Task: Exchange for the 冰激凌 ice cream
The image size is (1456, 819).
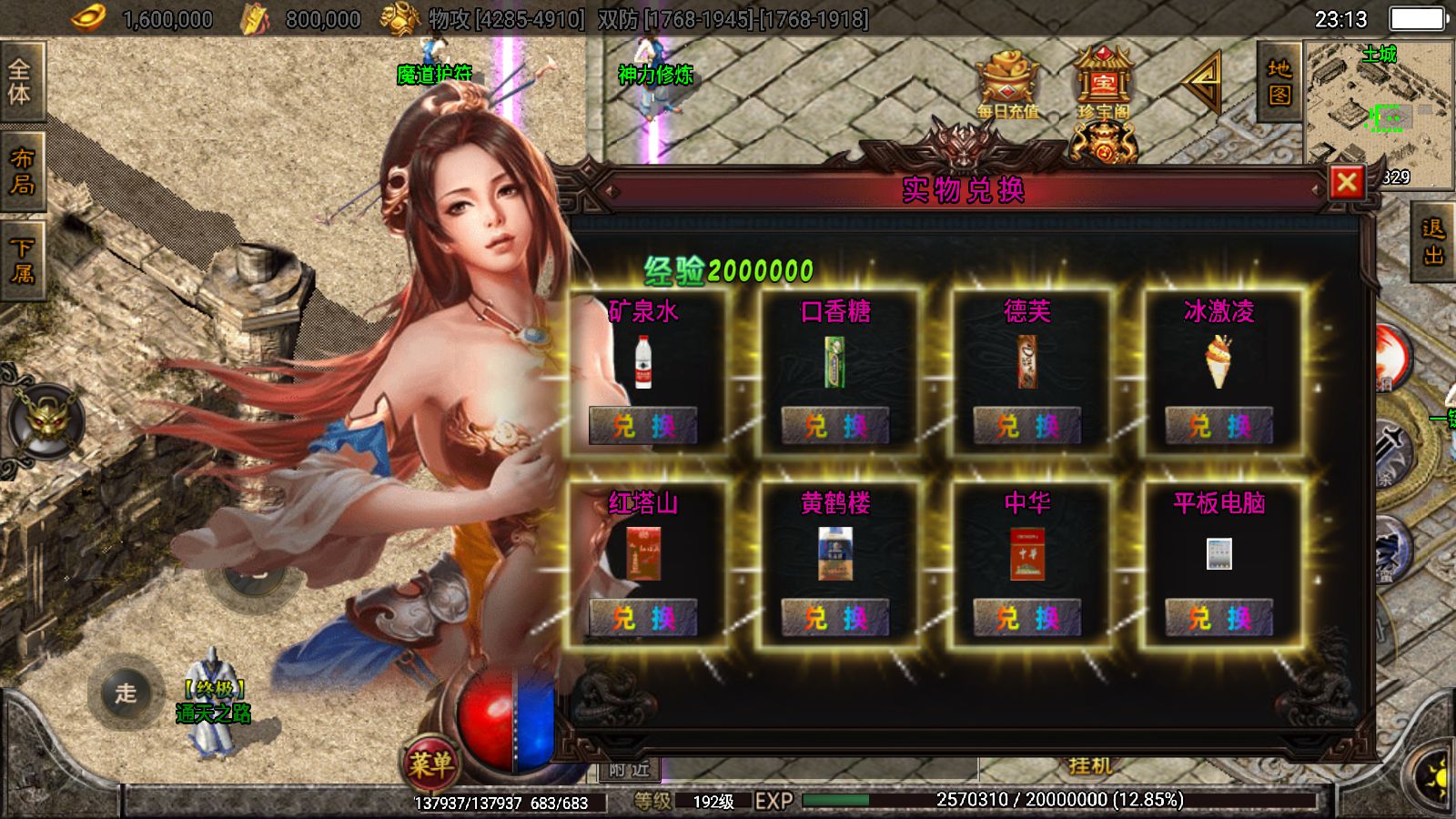Action: (1219, 426)
